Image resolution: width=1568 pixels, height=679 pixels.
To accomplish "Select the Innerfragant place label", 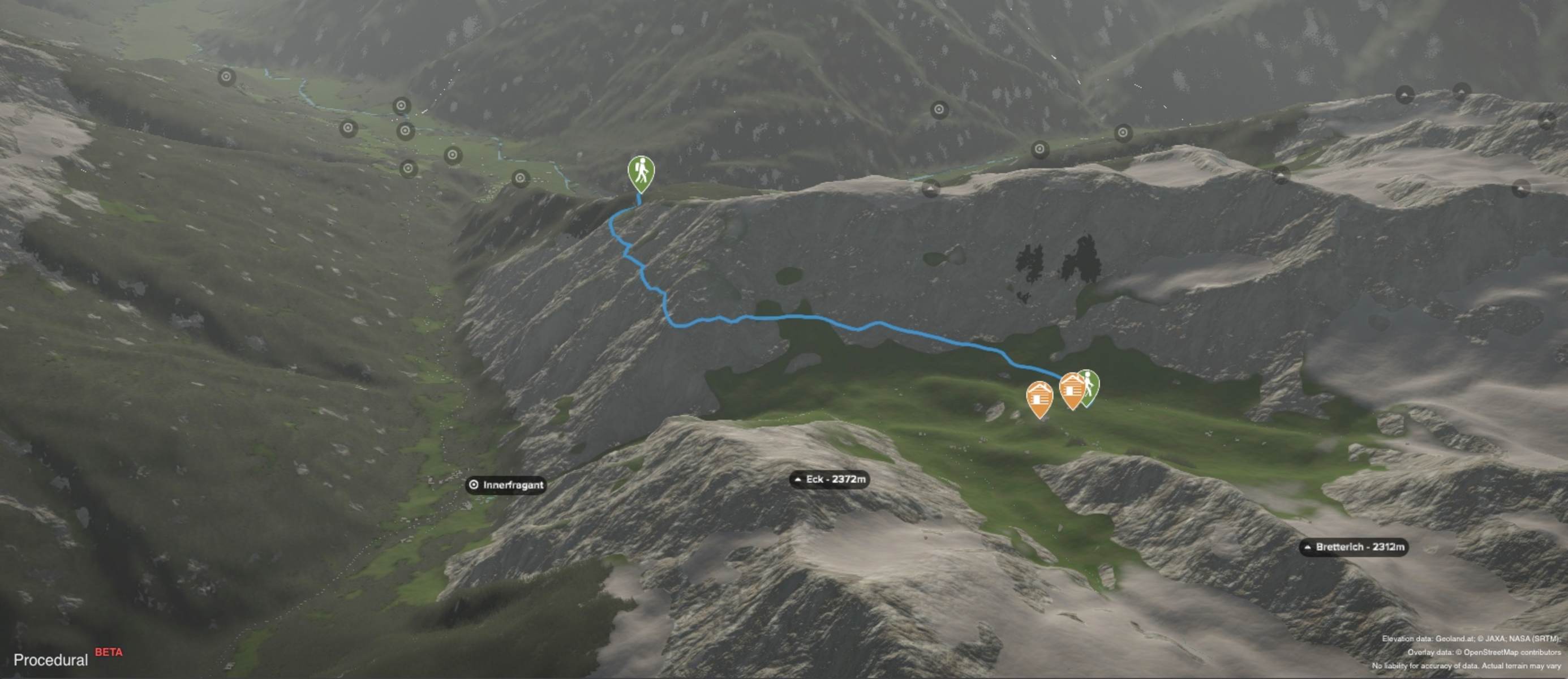I will pos(506,485).
